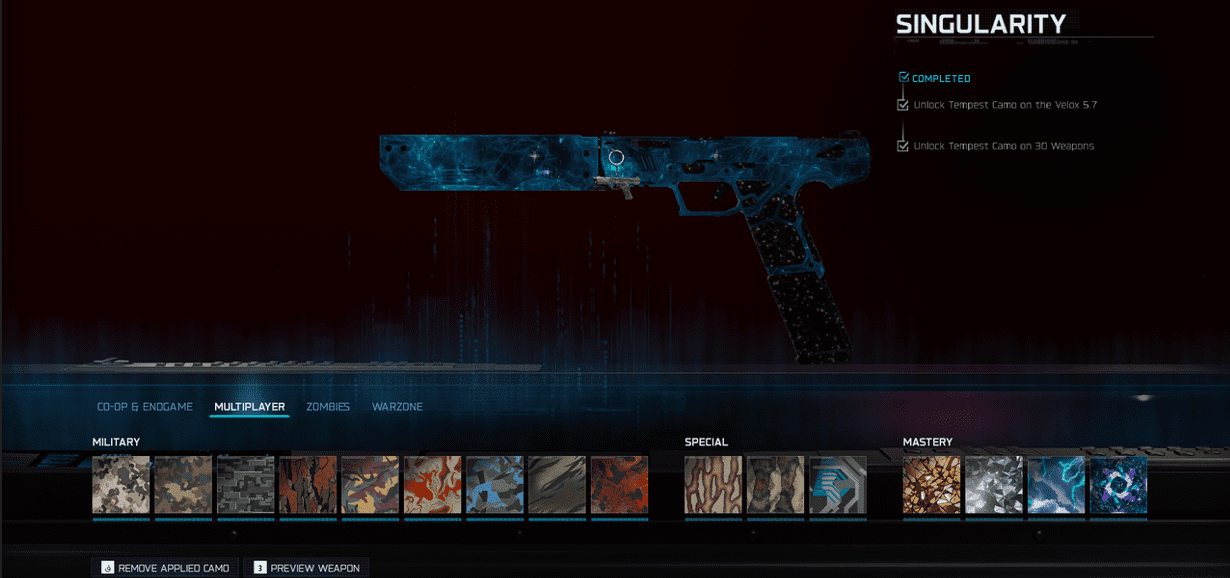The width and height of the screenshot is (1230, 578).
Task: Select the Multiplayer camo tab
Action: coord(249,407)
